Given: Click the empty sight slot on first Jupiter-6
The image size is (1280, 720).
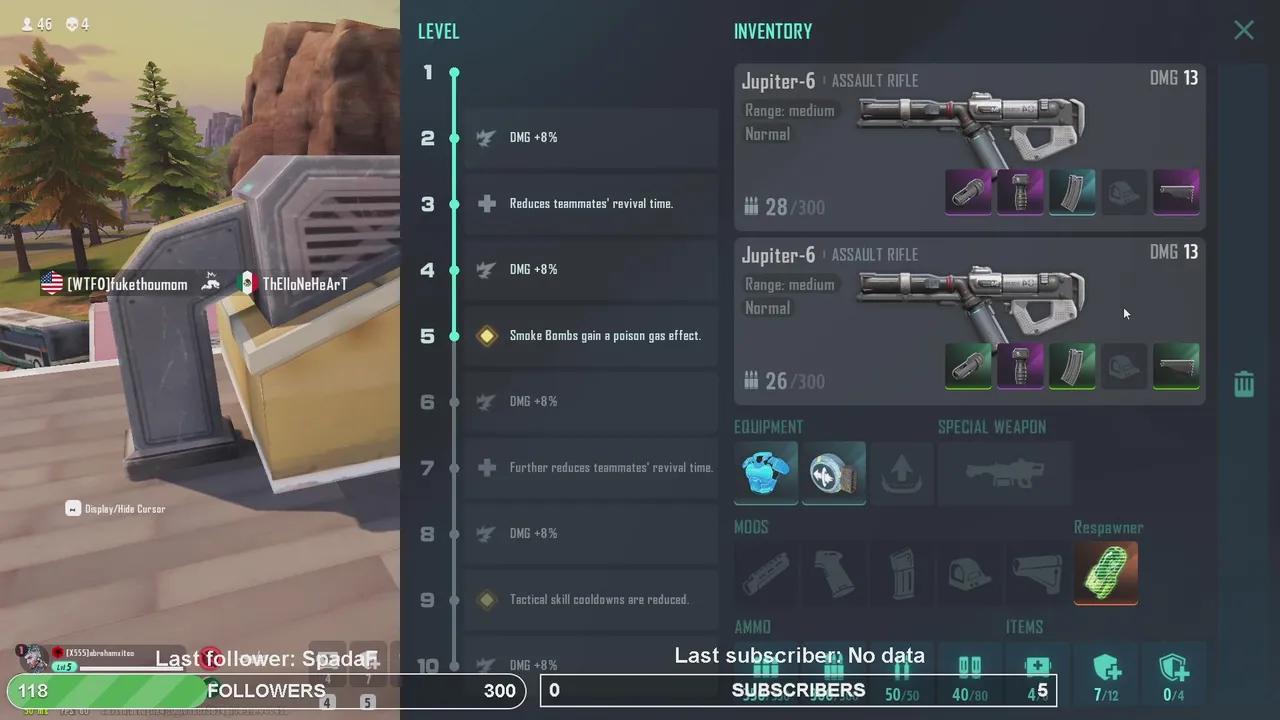Looking at the screenshot, I should tap(1124, 192).
